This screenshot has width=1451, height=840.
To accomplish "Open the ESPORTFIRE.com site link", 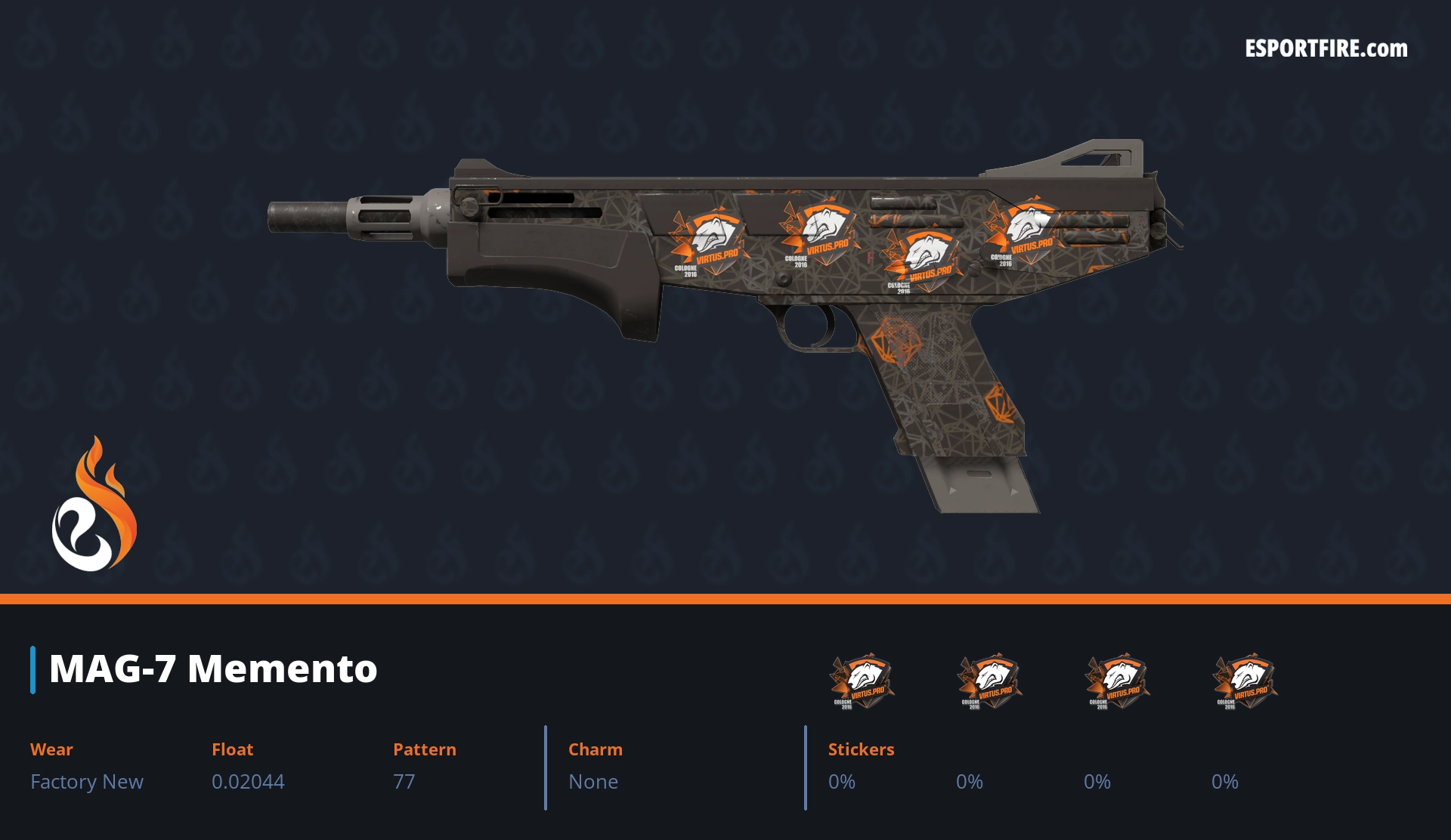I will tap(1326, 49).
